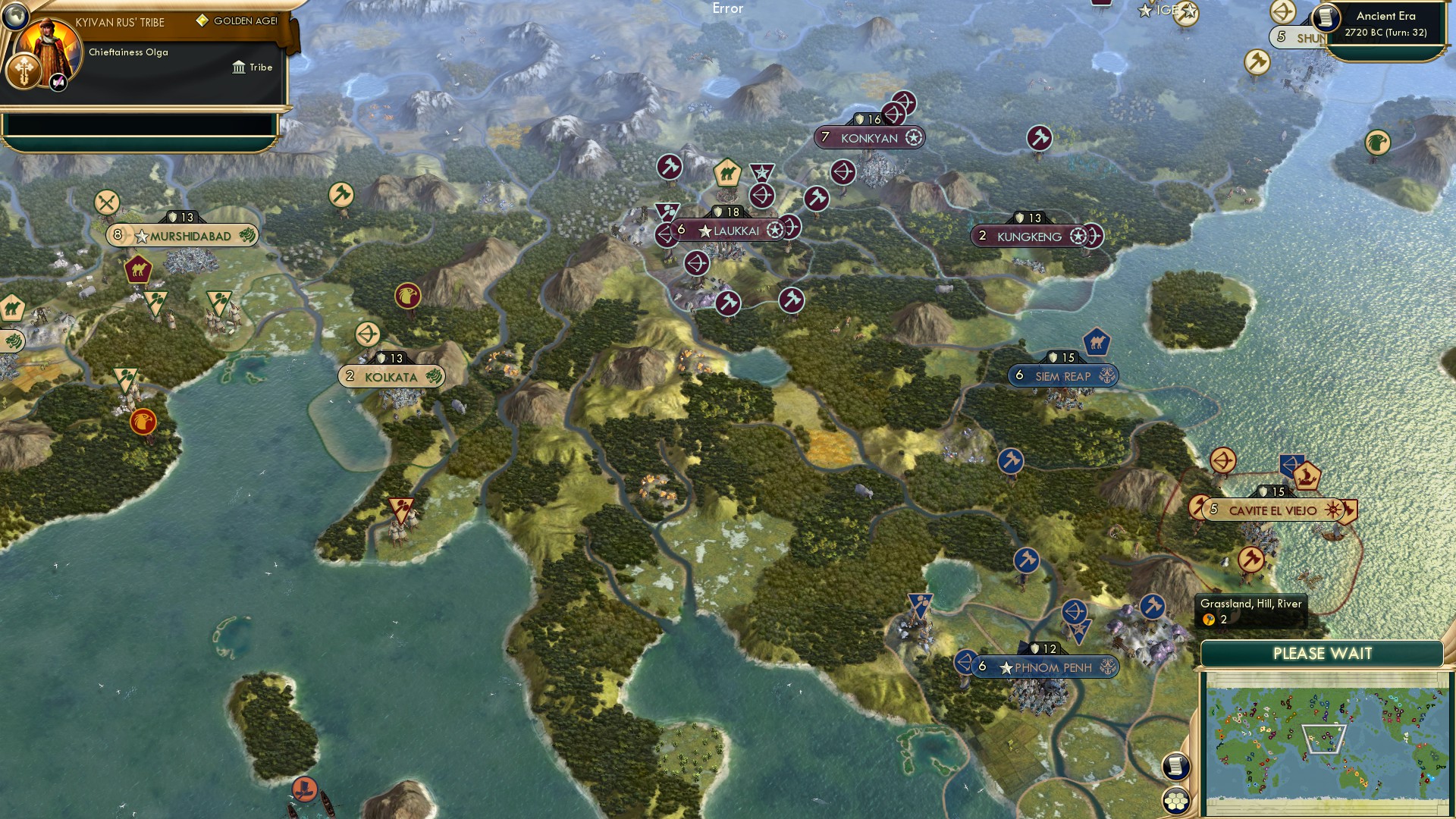Open the Phnom Penh city banner
This screenshot has height=819, width=1456.
pos(1044,667)
